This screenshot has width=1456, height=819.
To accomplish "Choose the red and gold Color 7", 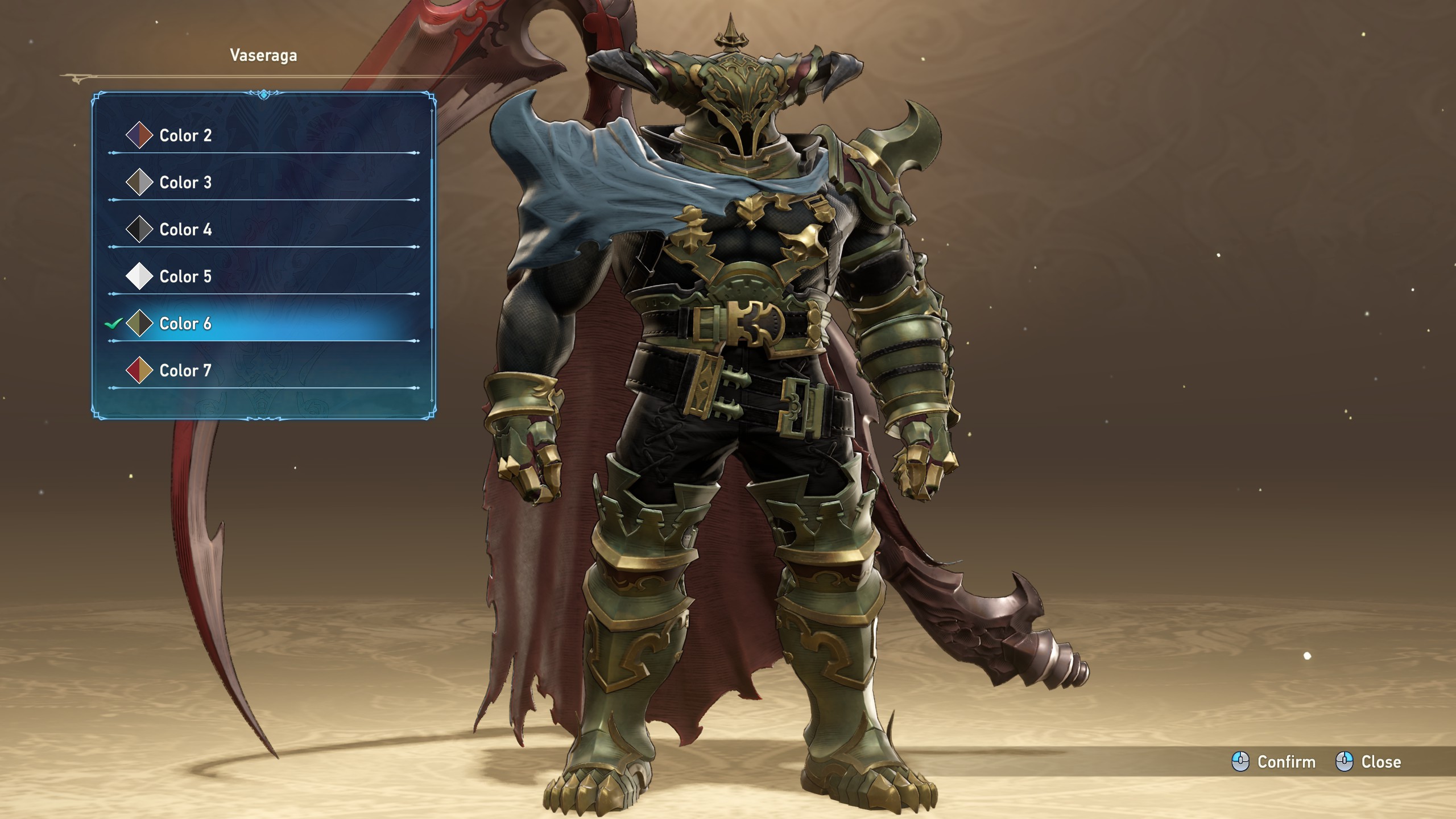I will [185, 371].
